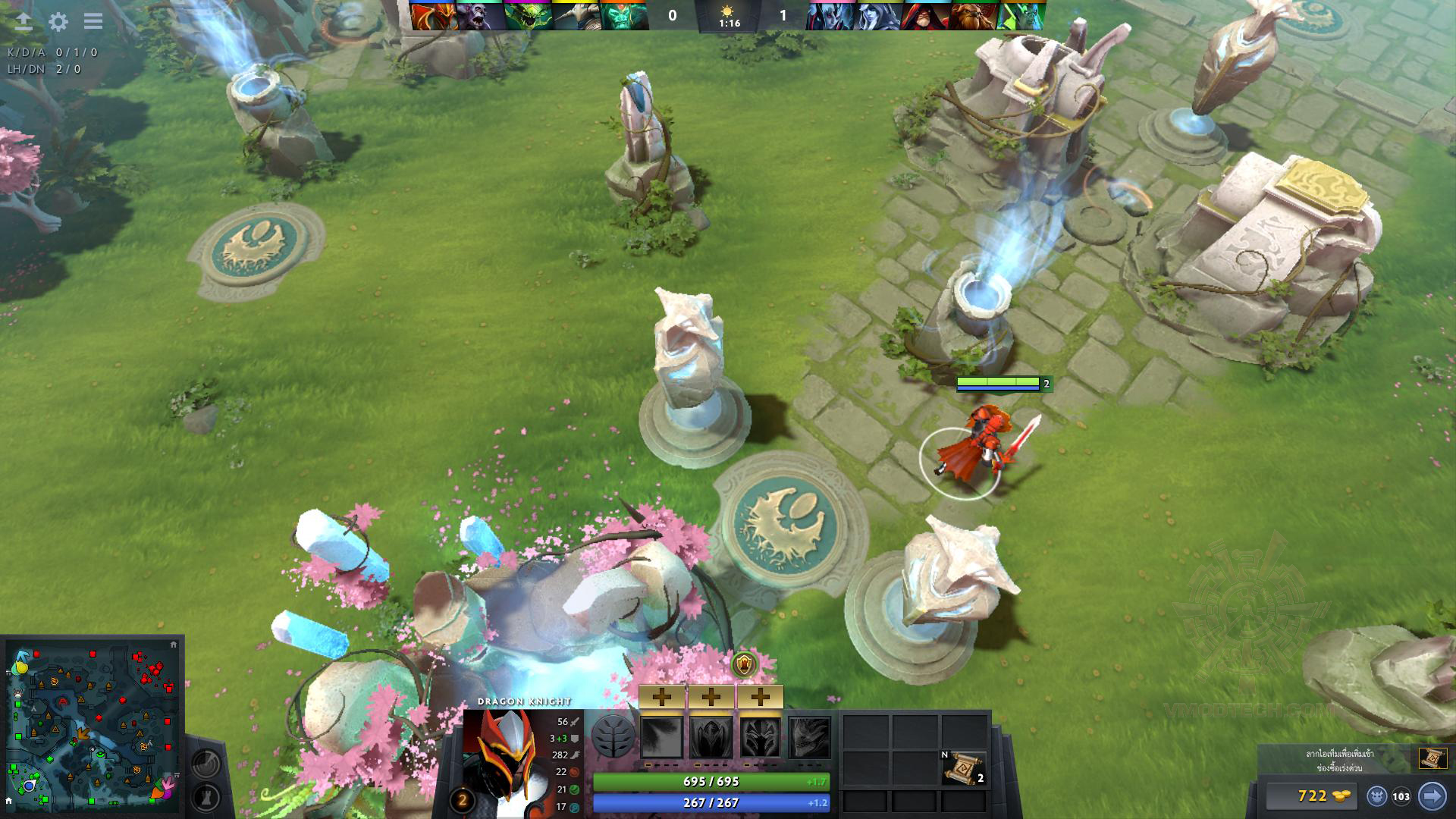
Task: Select the Elder Dragon Form ultimate icon
Action: [809, 737]
